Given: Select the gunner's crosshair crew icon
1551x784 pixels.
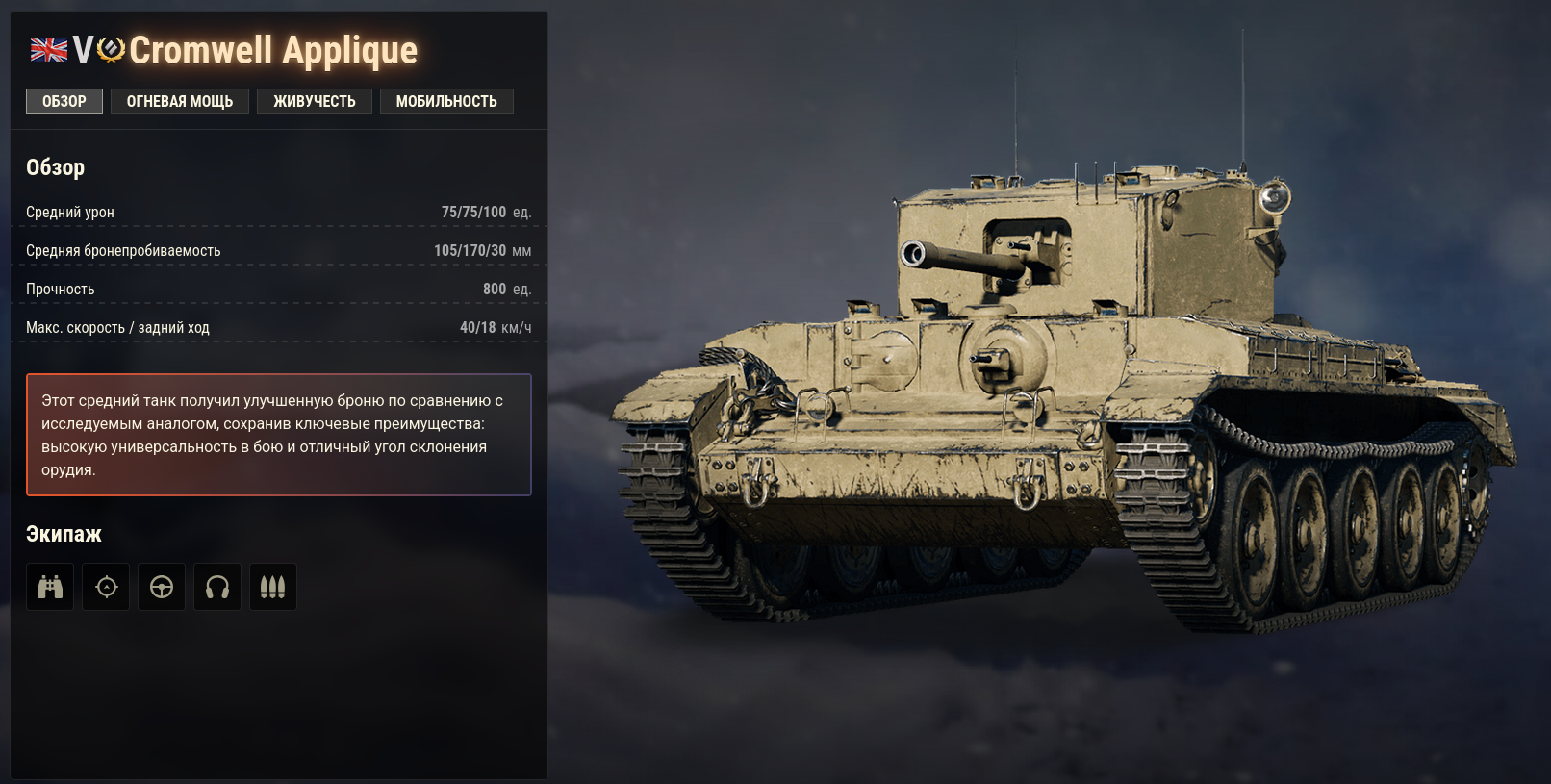Looking at the screenshot, I should pos(106,586).
